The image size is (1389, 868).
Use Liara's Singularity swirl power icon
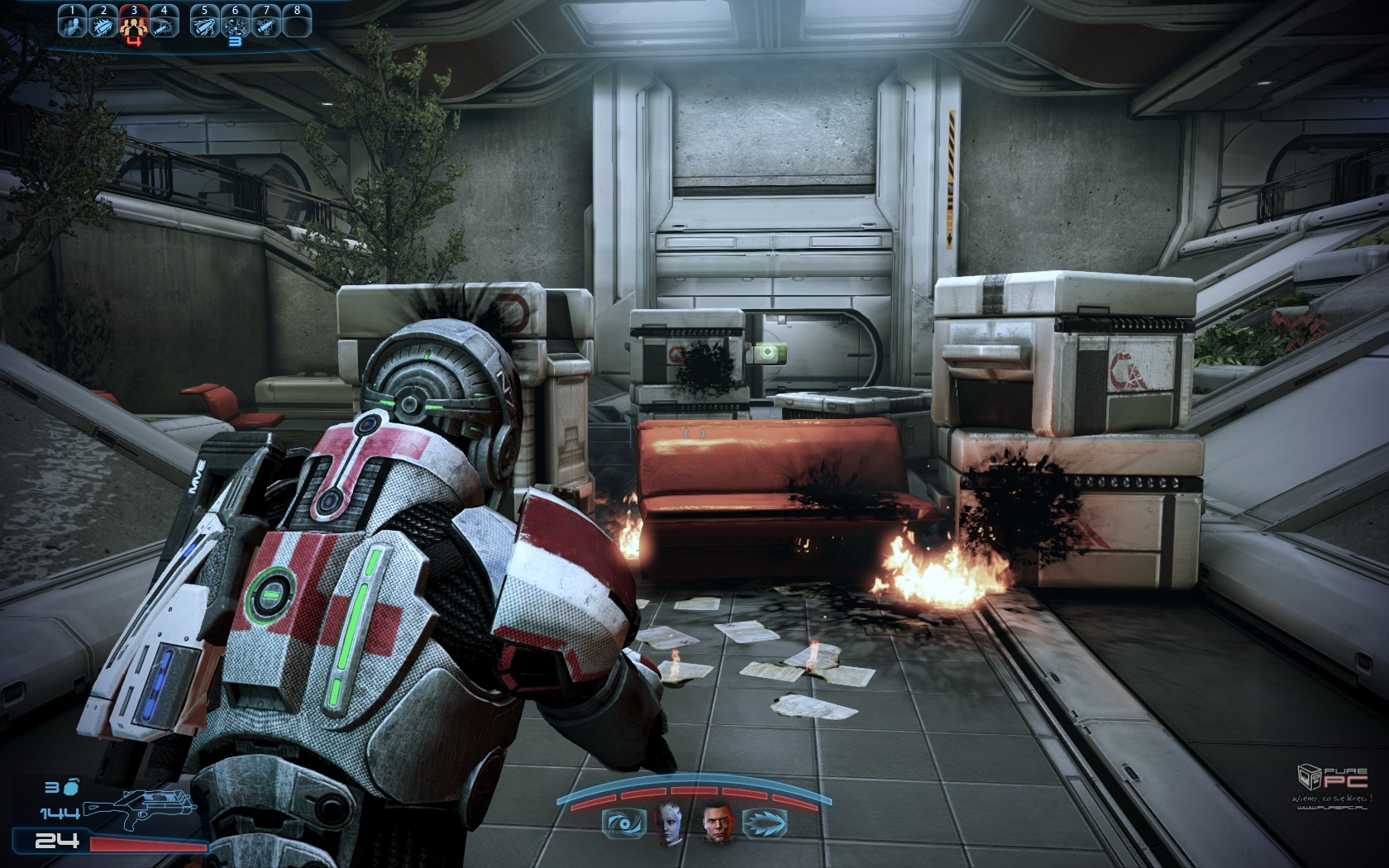pos(623,823)
